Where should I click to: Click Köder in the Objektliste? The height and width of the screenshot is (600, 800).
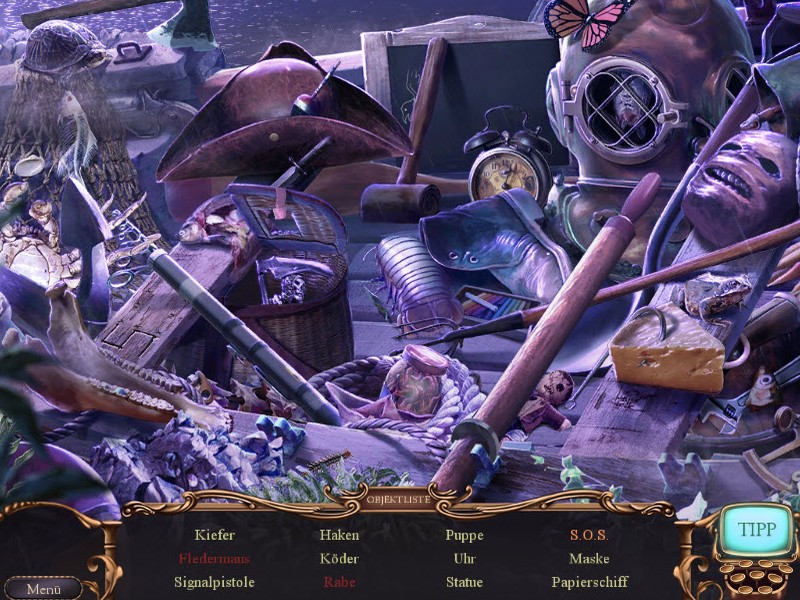pos(340,559)
